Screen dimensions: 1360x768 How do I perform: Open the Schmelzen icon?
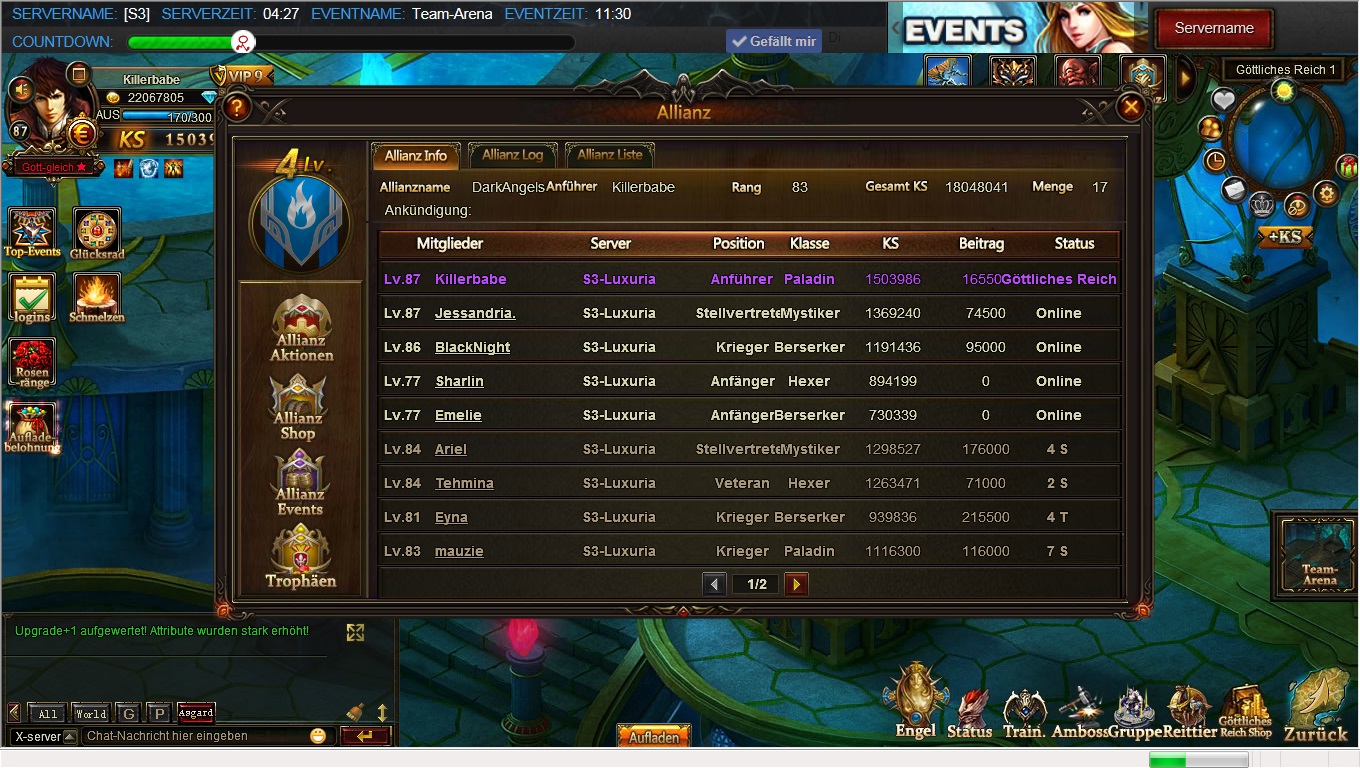(x=97, y=298)
